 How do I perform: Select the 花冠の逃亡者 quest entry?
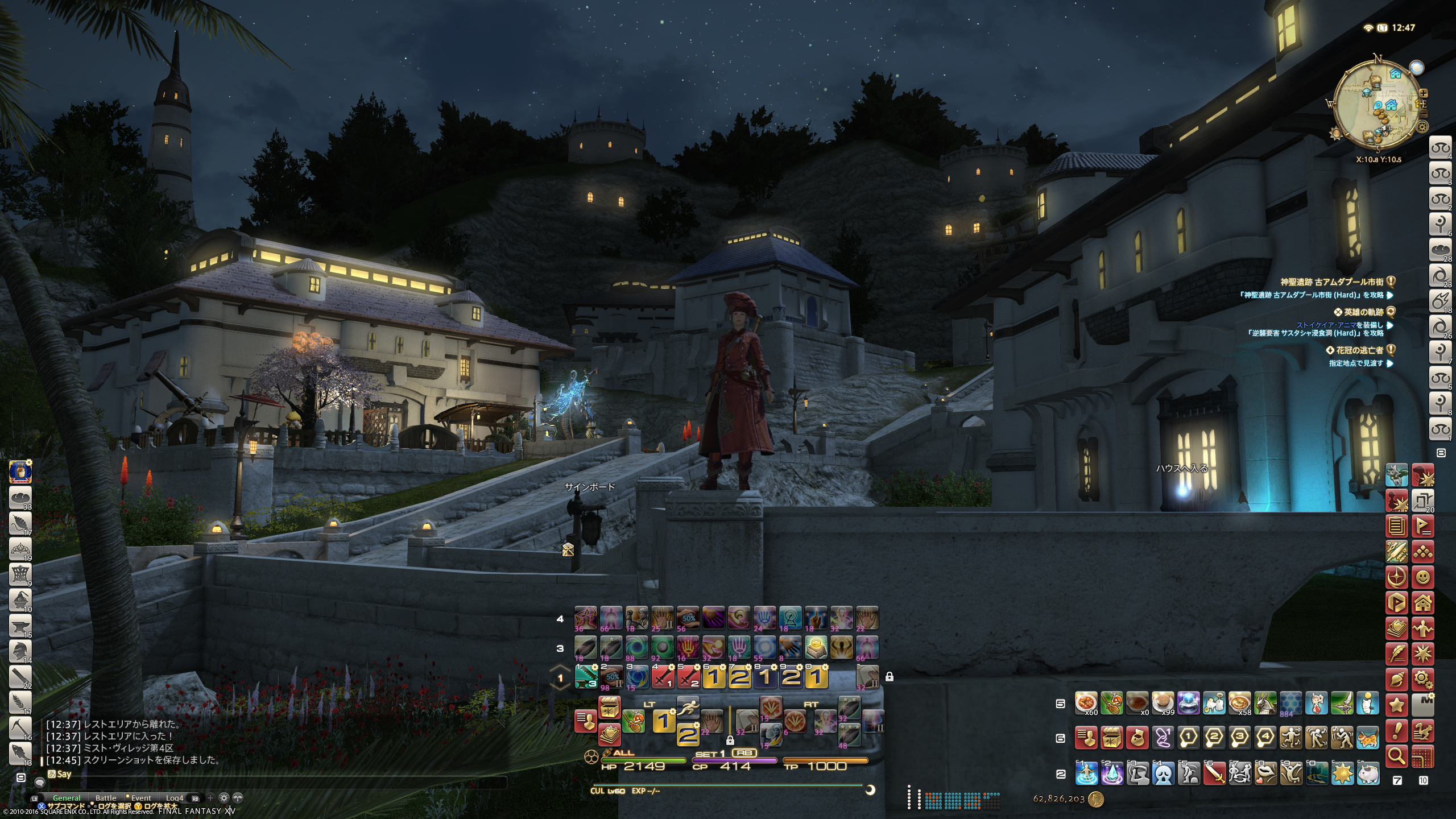coord(1359,350)
